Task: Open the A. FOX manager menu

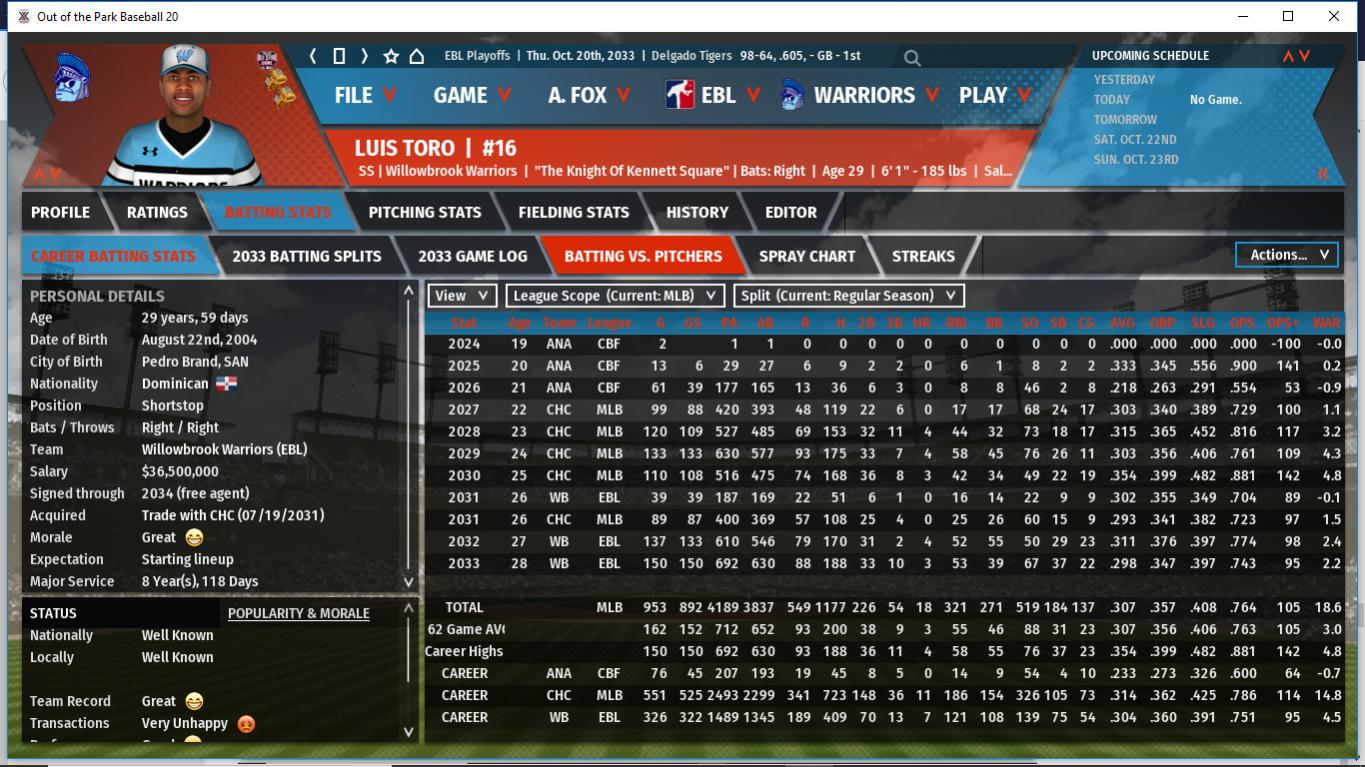Action: 589,95
